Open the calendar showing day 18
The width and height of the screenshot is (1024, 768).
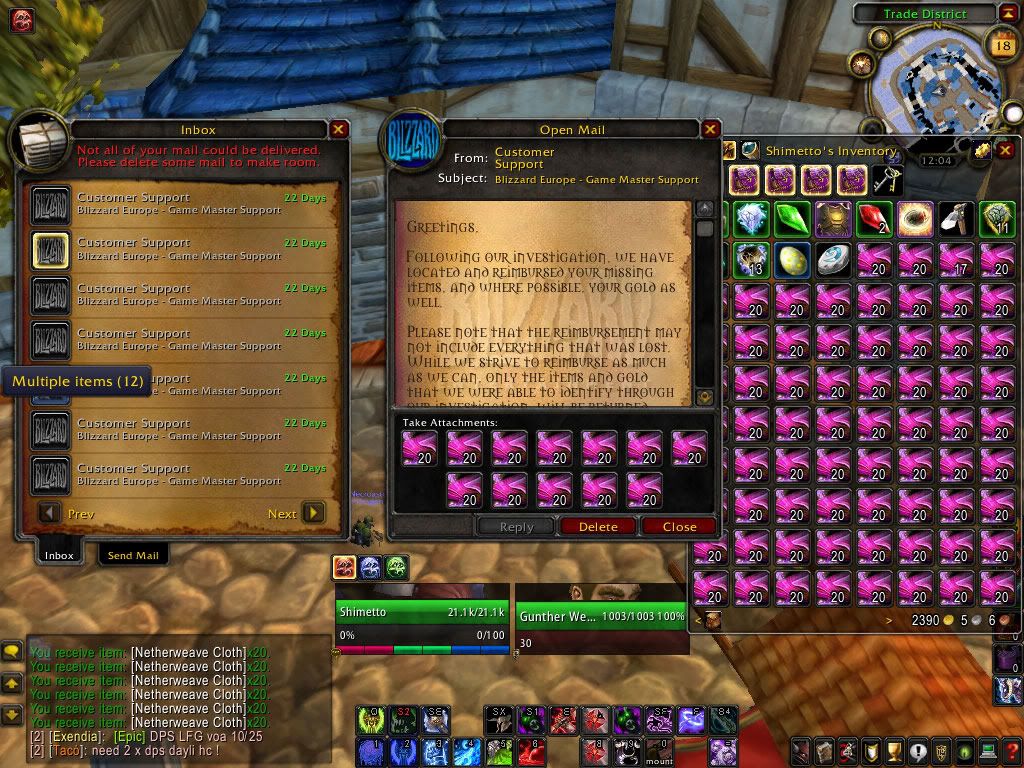[1001, 44]
